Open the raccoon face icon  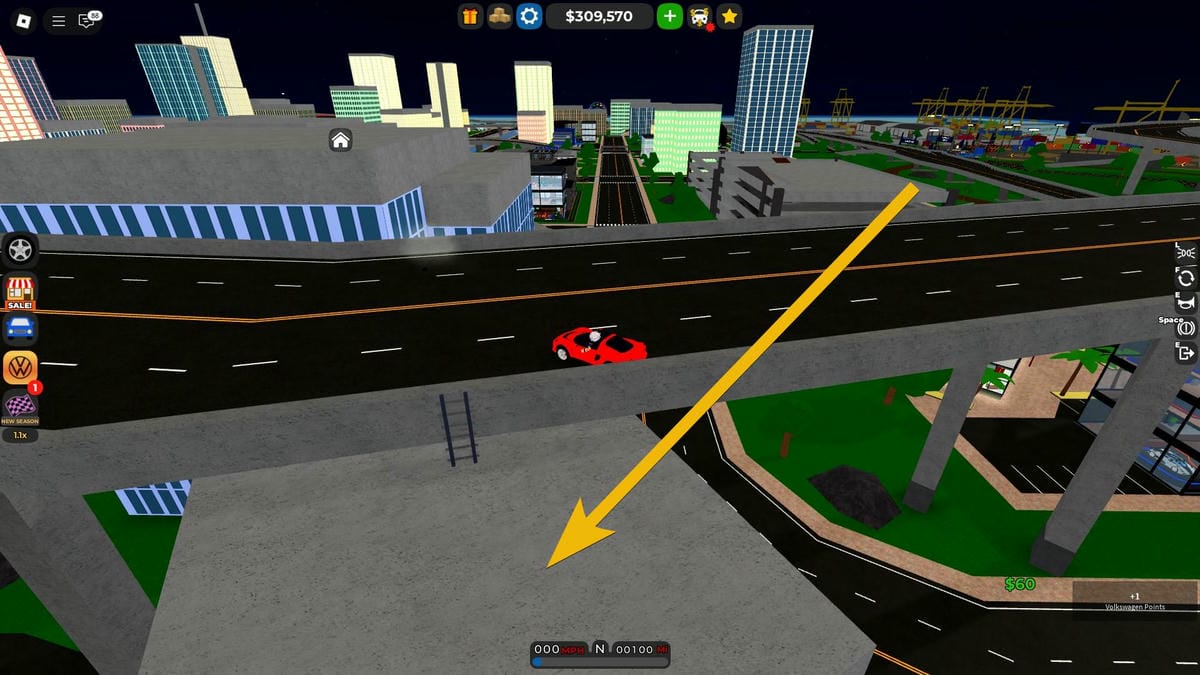pyautogui.click(x=701, y=16)
